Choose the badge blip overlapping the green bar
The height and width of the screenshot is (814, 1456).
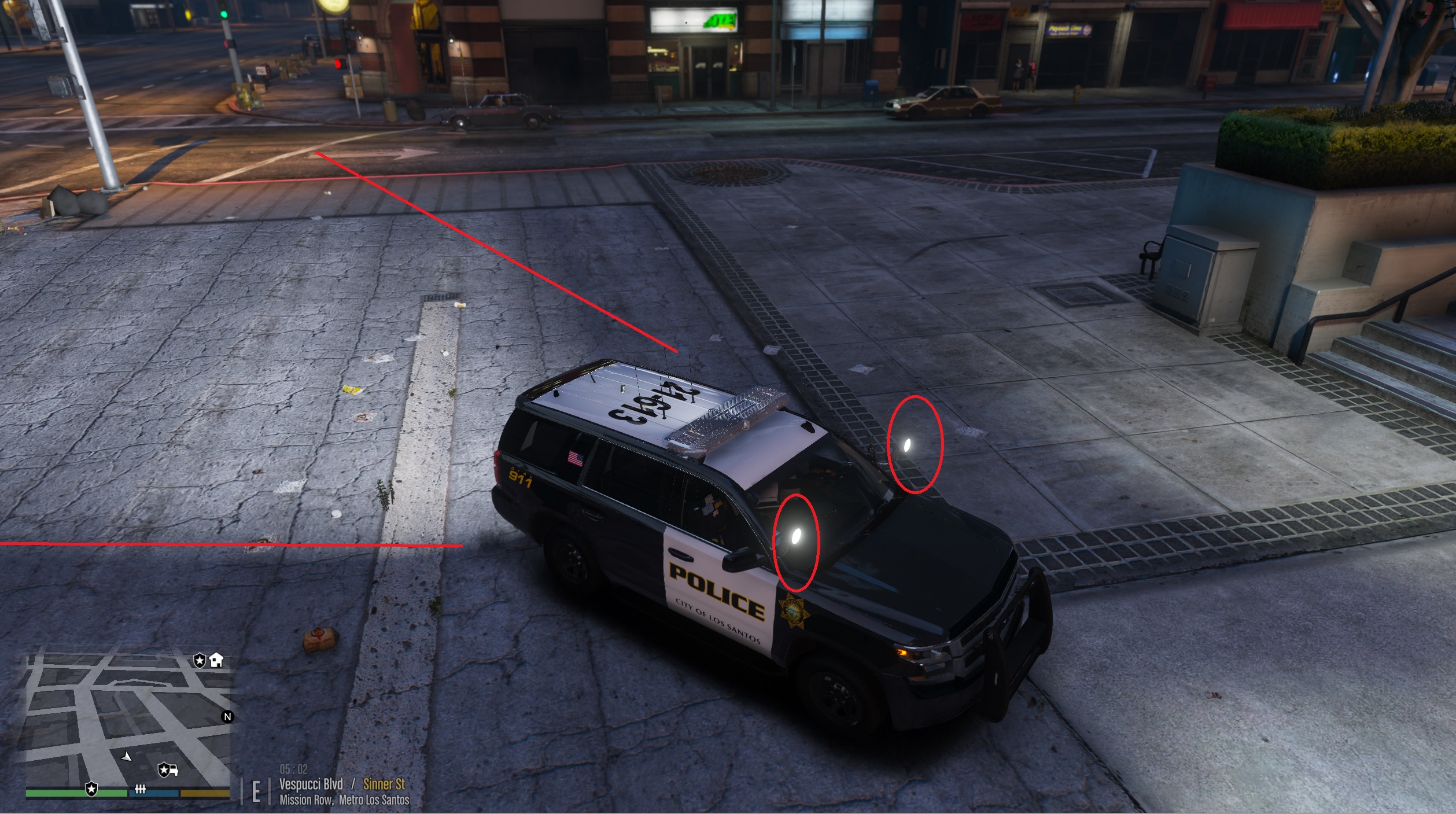[91, 789]
